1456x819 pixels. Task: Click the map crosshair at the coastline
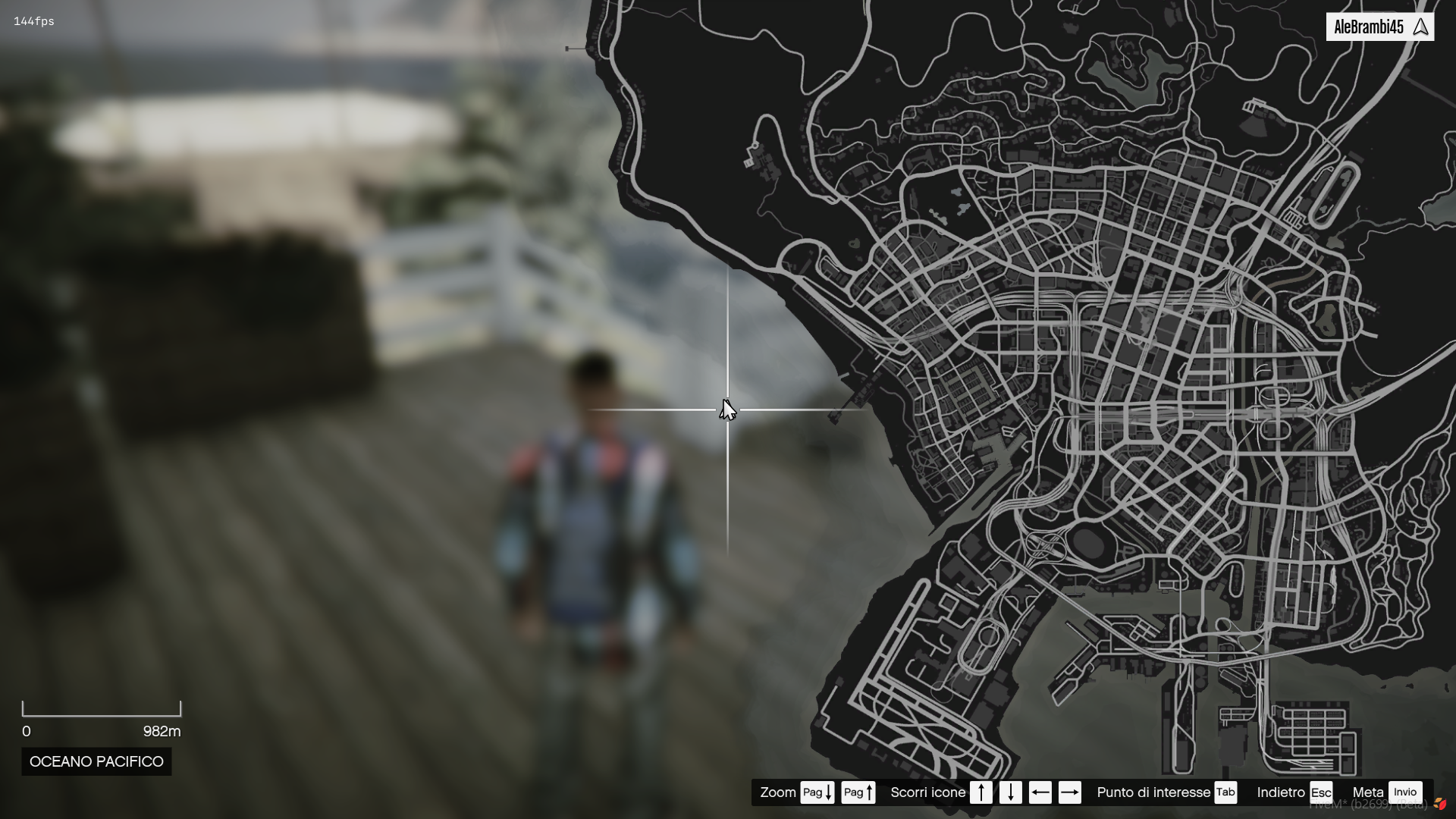[x=726, y=409]
